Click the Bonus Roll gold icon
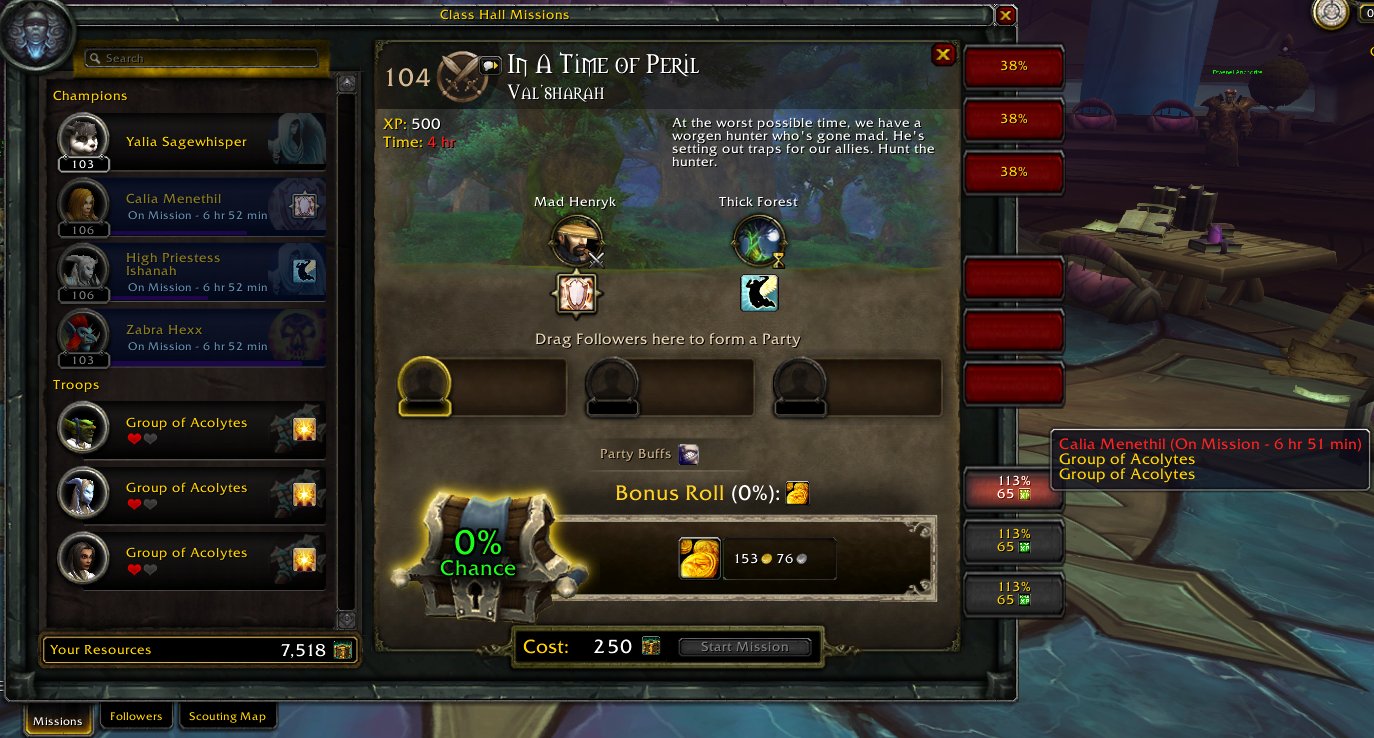Image resolution: width=1374 pixels, height=738 pixels. (797, 493)
